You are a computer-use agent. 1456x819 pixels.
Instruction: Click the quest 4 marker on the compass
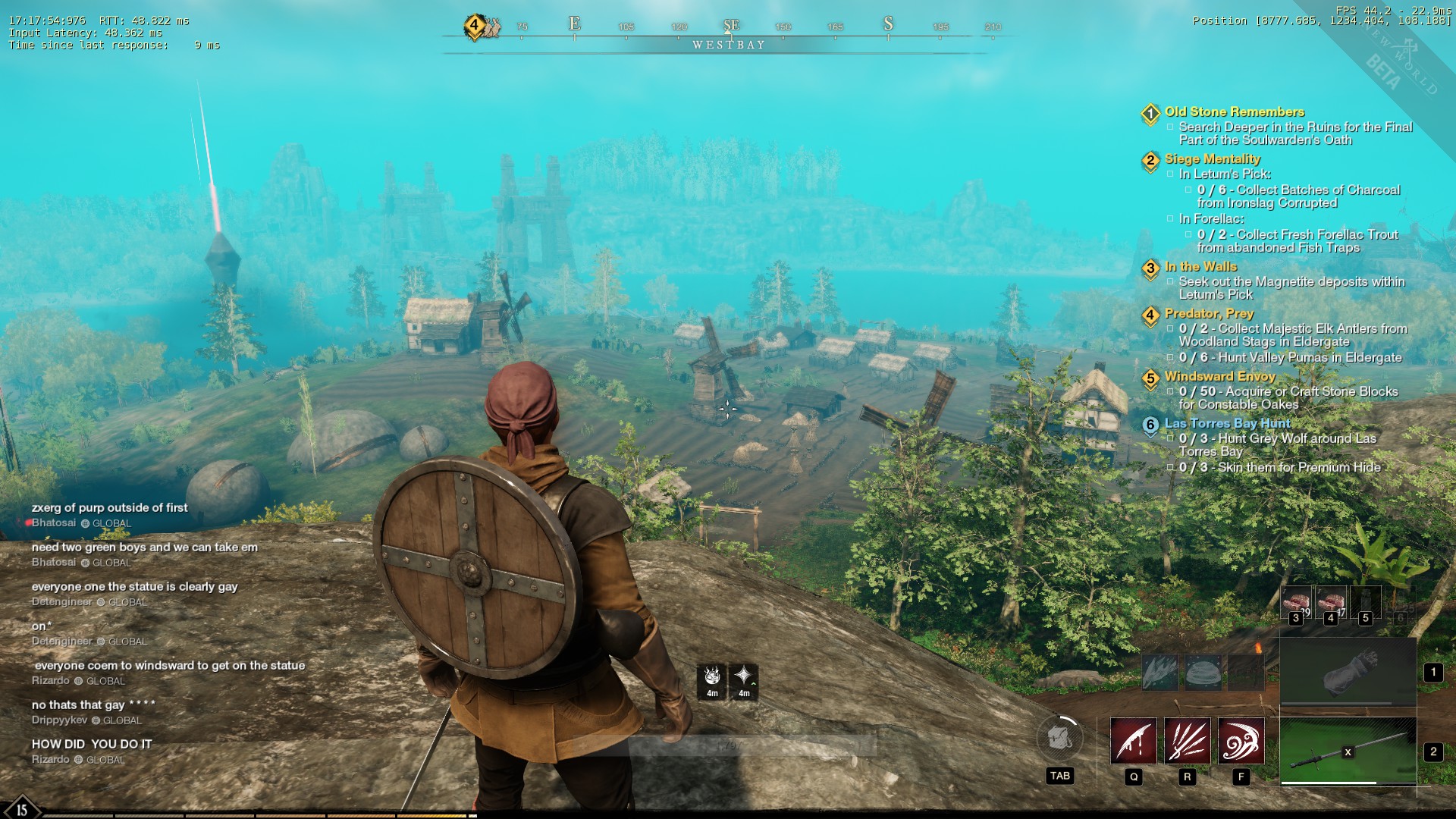[475, 26]
